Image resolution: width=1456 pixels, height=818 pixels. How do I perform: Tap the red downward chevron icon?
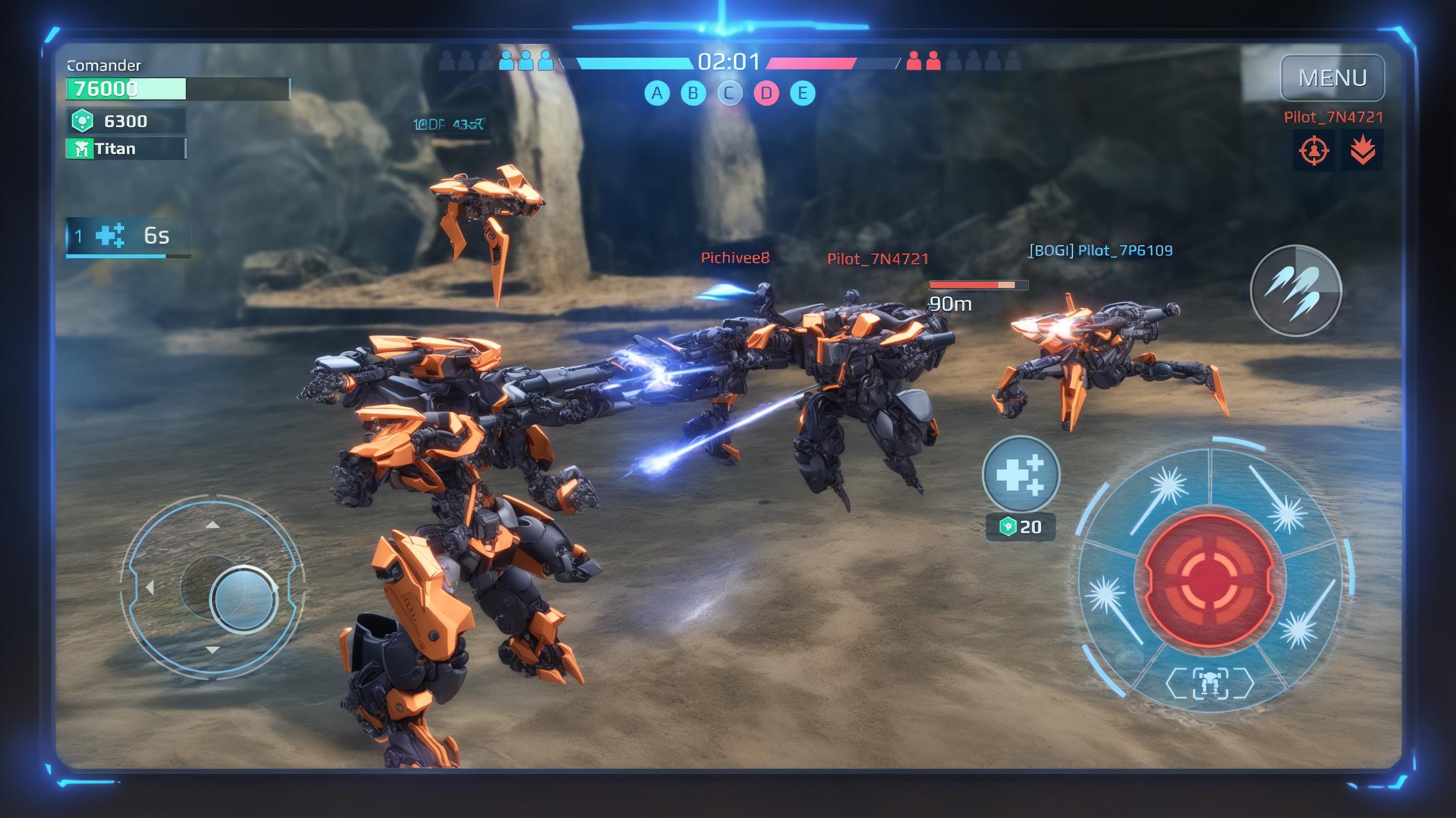pyautogui.click(x=1362, y=151)
